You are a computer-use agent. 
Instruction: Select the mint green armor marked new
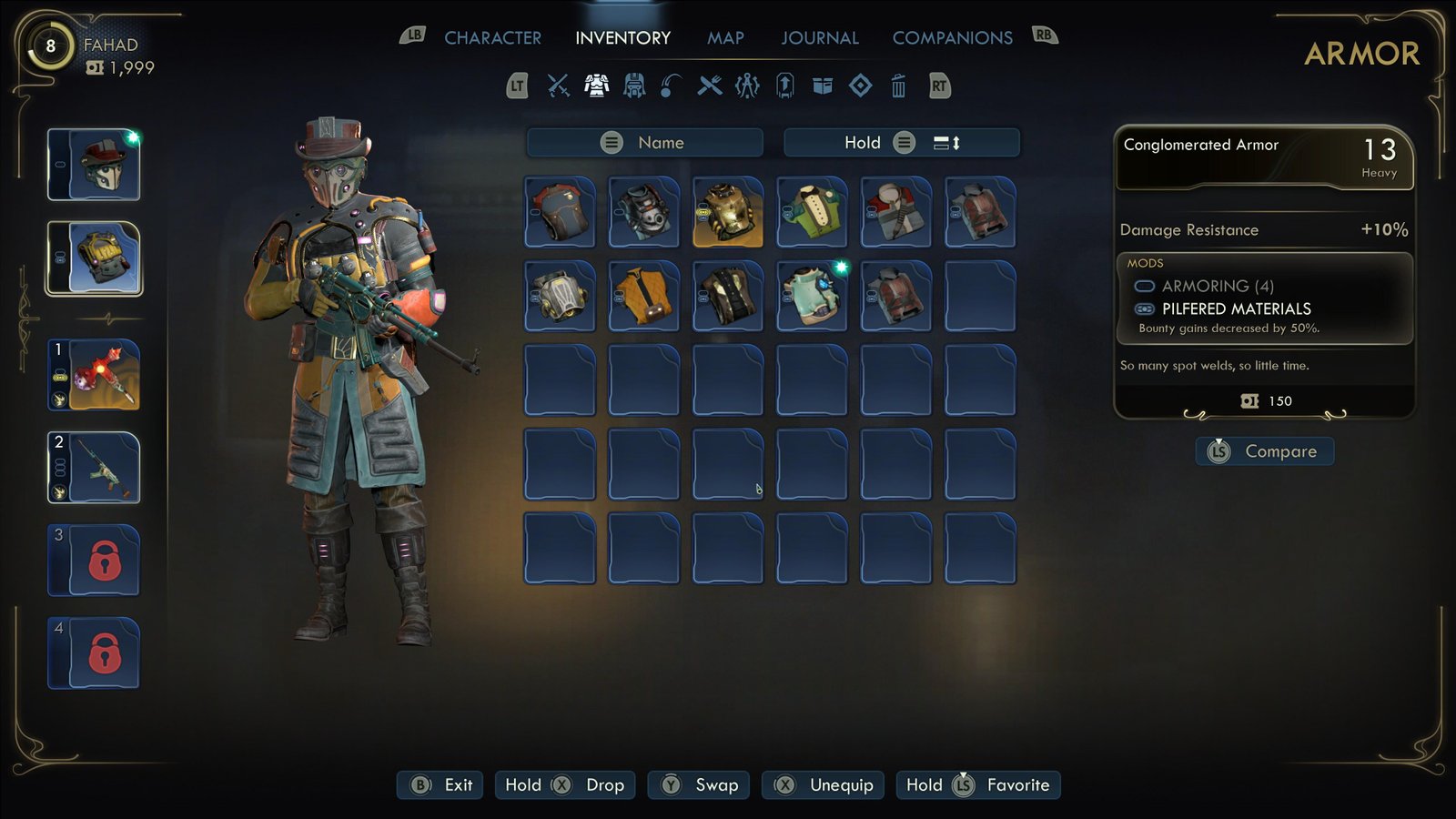(812, 296)
